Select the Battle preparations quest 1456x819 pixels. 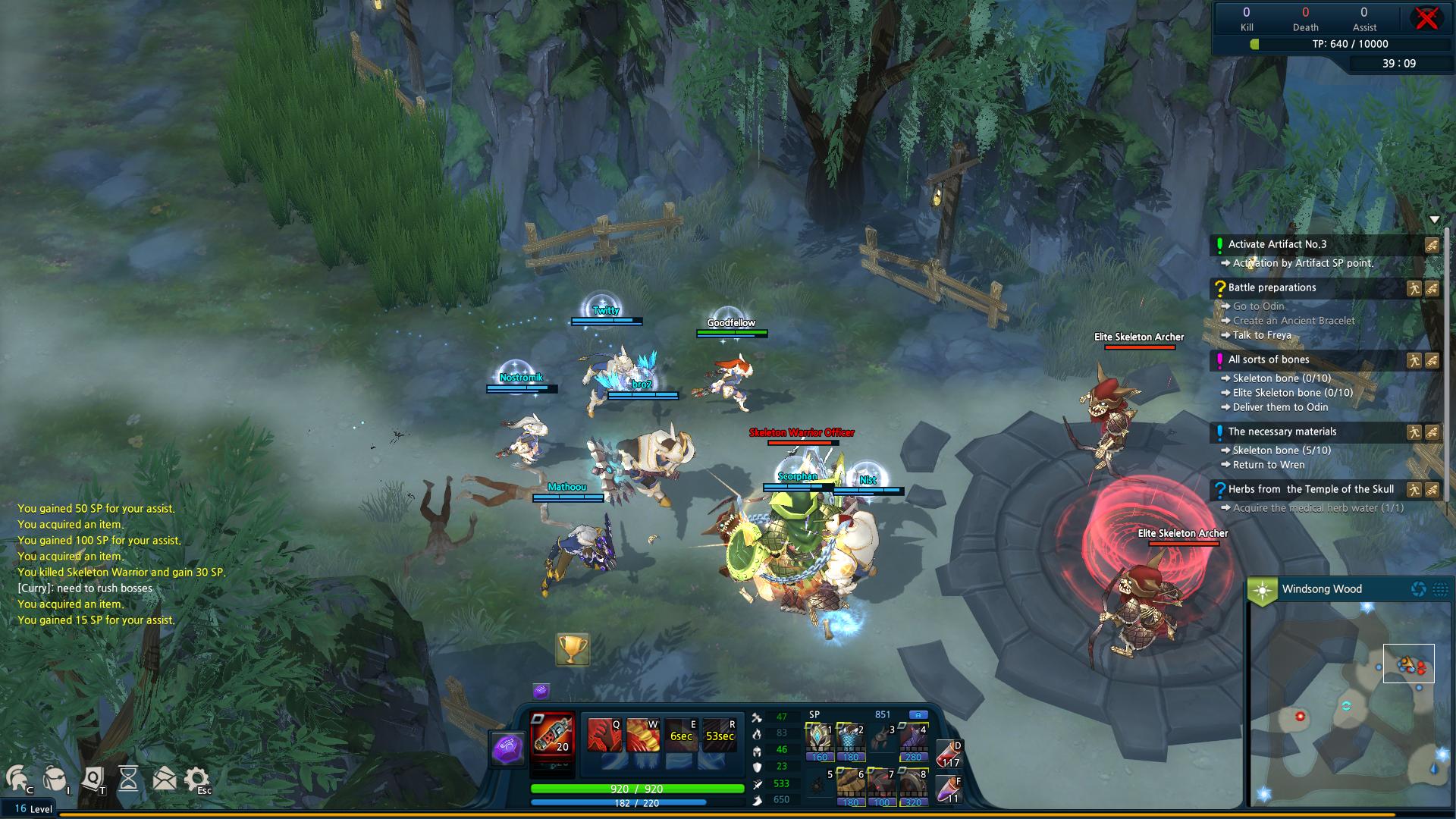point(1272,288)
